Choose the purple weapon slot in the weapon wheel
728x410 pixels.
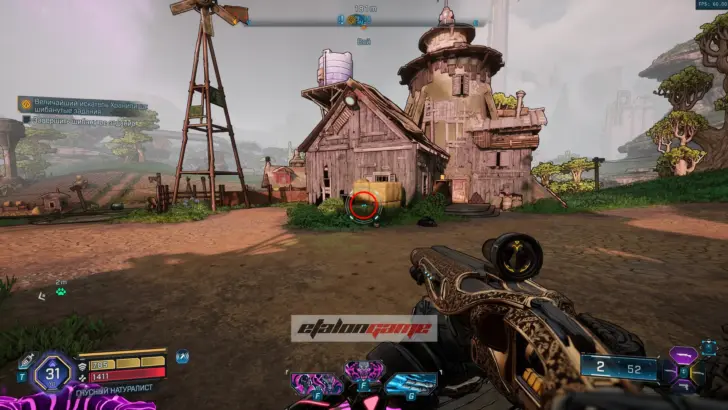tap(684, 356)
